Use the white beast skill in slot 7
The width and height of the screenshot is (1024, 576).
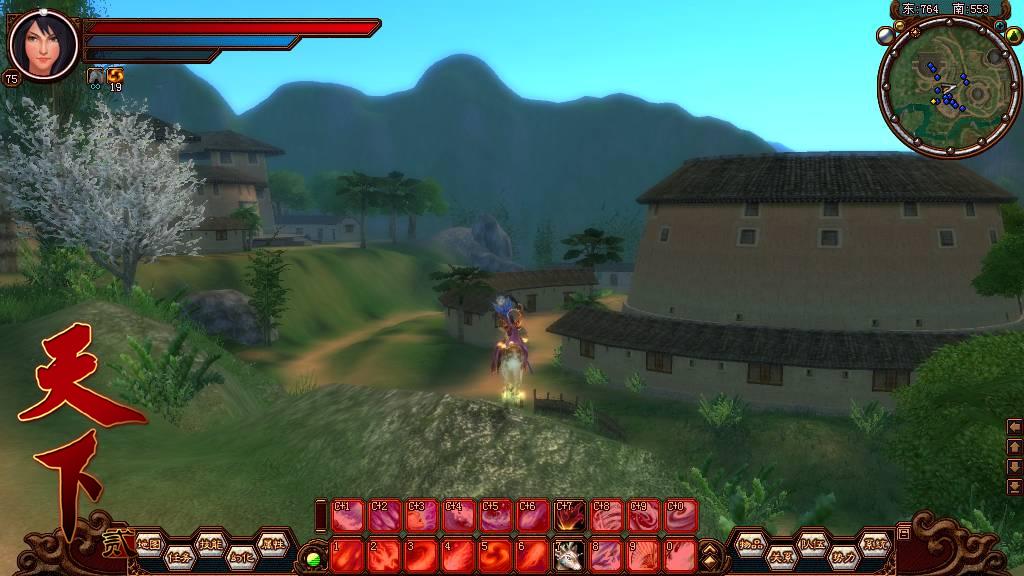pos(570,554)
